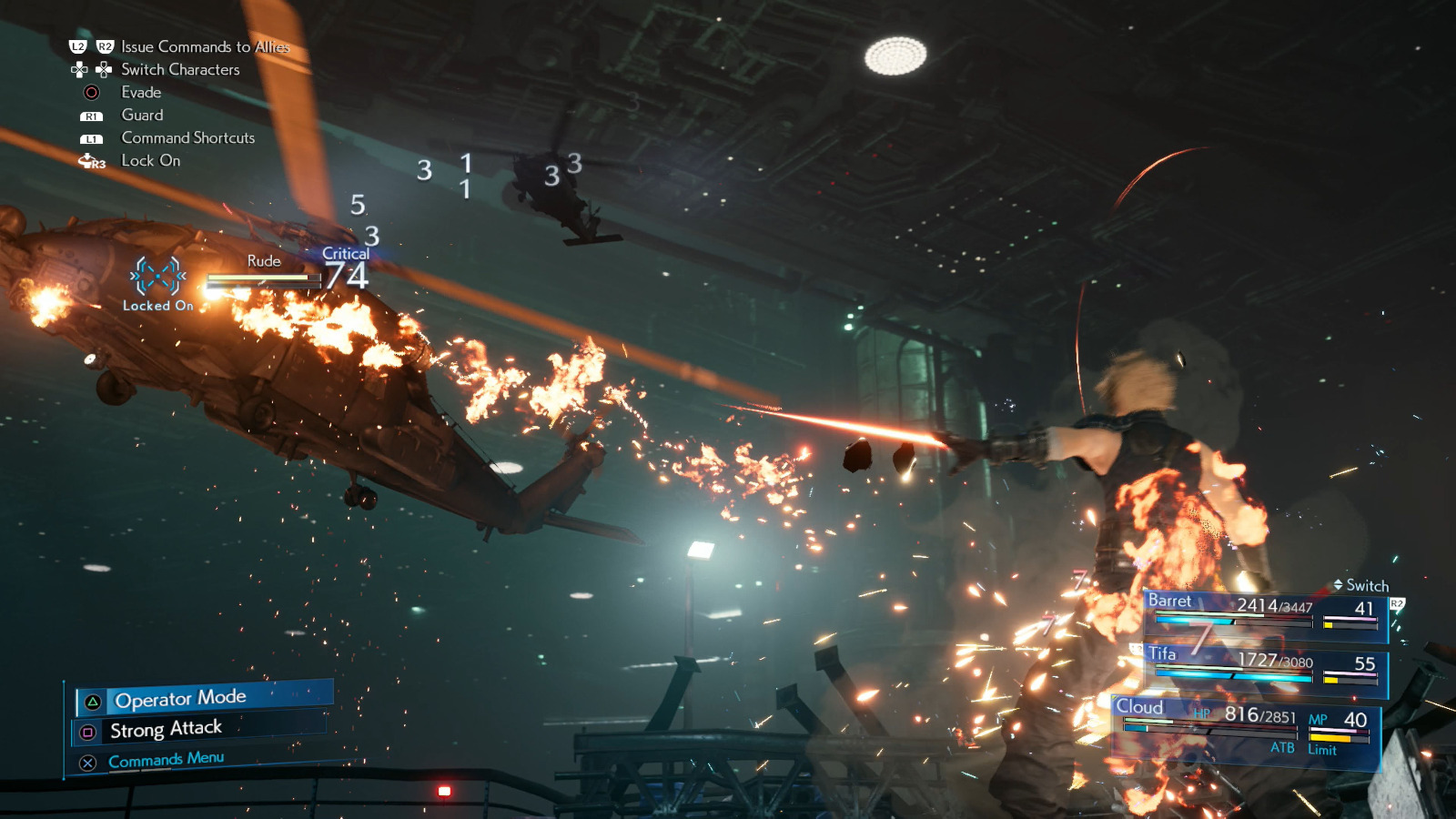Activate the Strong Attack option
The image size is (1456, 819).
(x=167, y=730)
